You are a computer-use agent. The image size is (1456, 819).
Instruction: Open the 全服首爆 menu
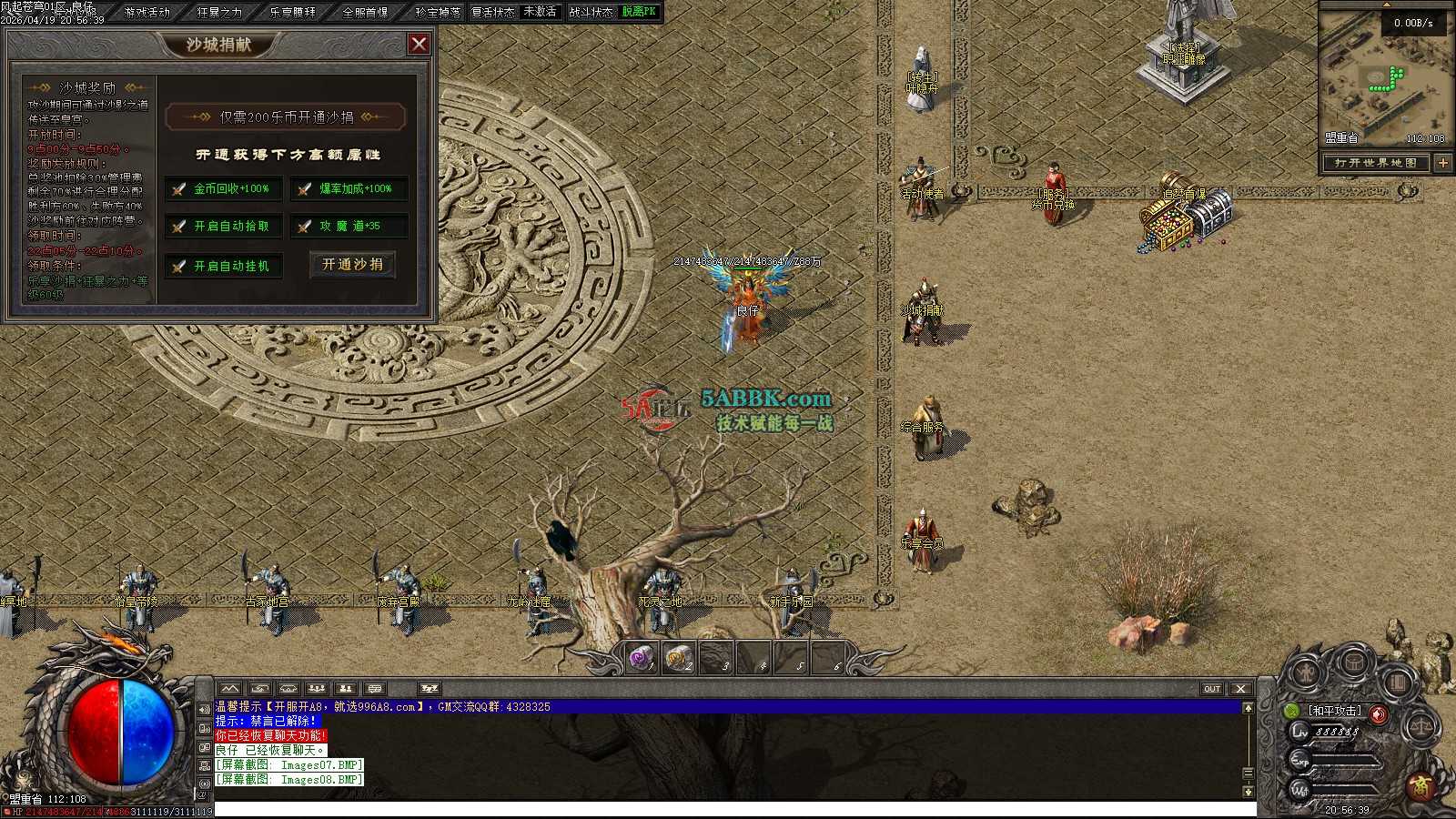(365, 12)
